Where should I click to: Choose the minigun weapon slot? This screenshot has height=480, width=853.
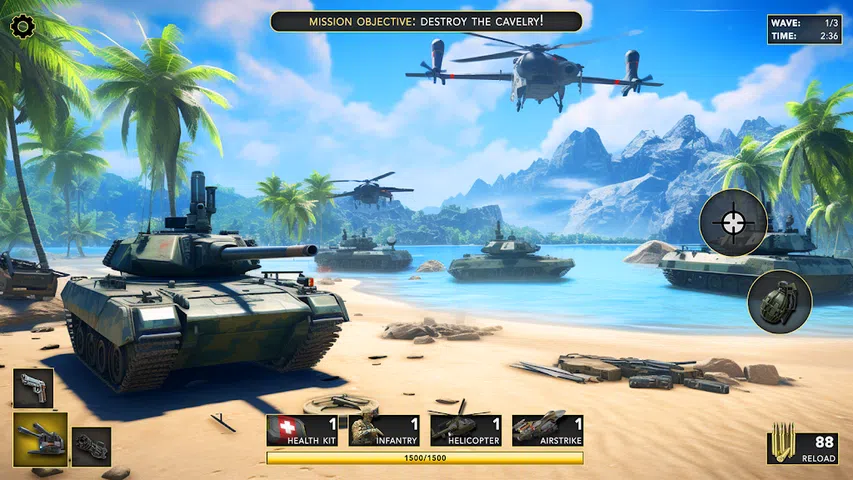click(91, 446)
